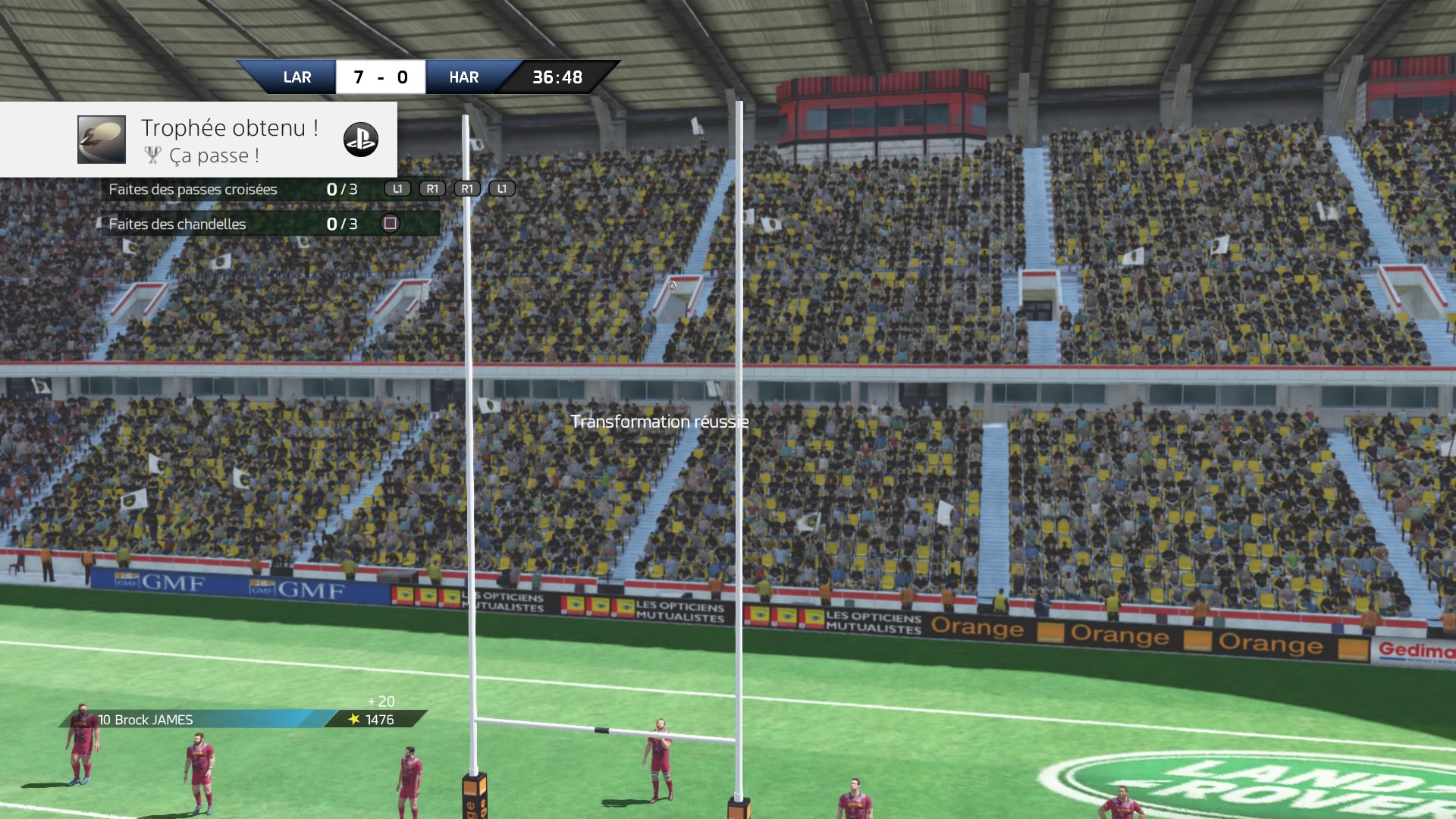Expand the trophy notification banner

point(197,140)
